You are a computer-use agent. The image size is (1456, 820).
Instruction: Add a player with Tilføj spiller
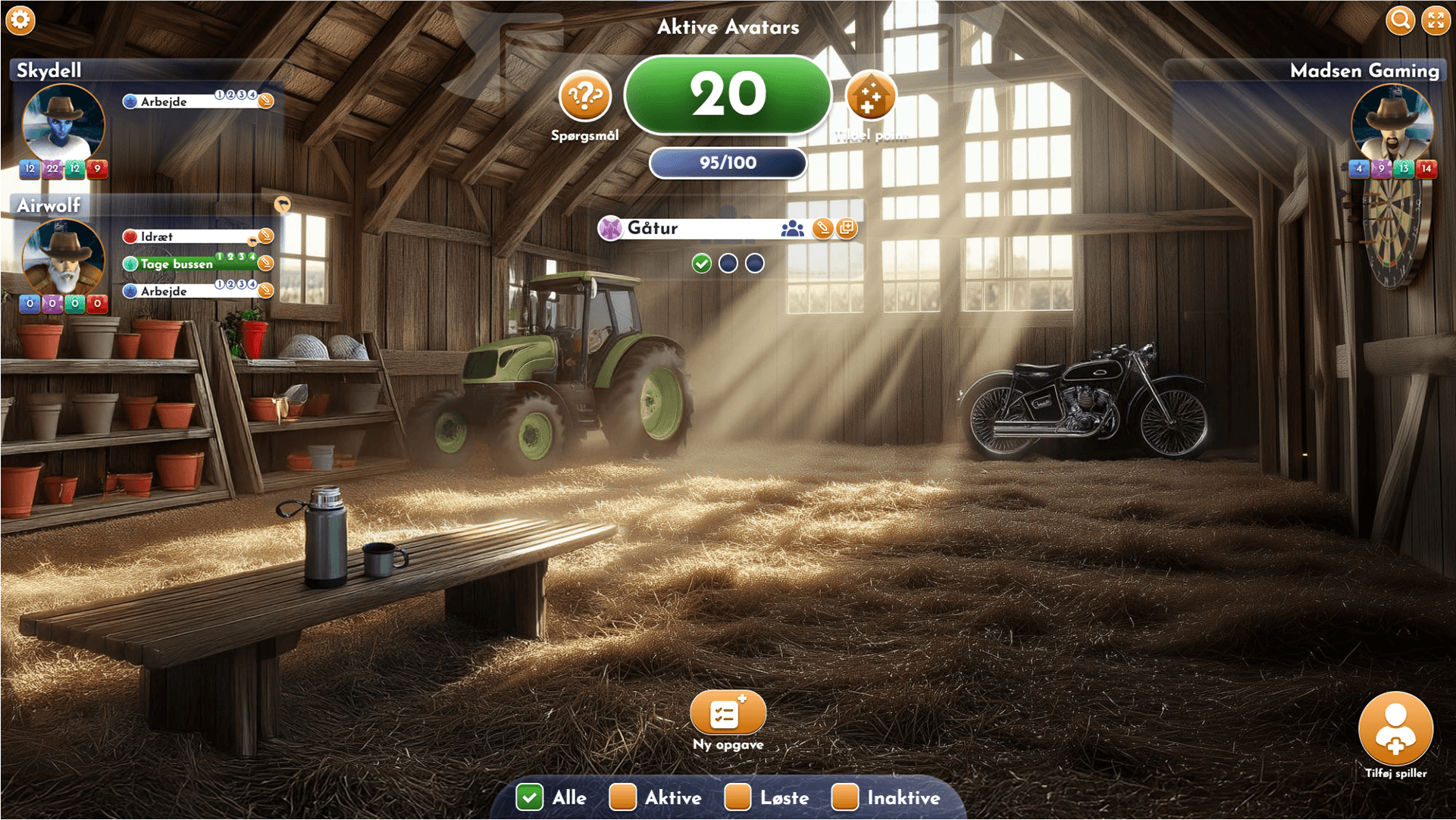(1395, 728)
